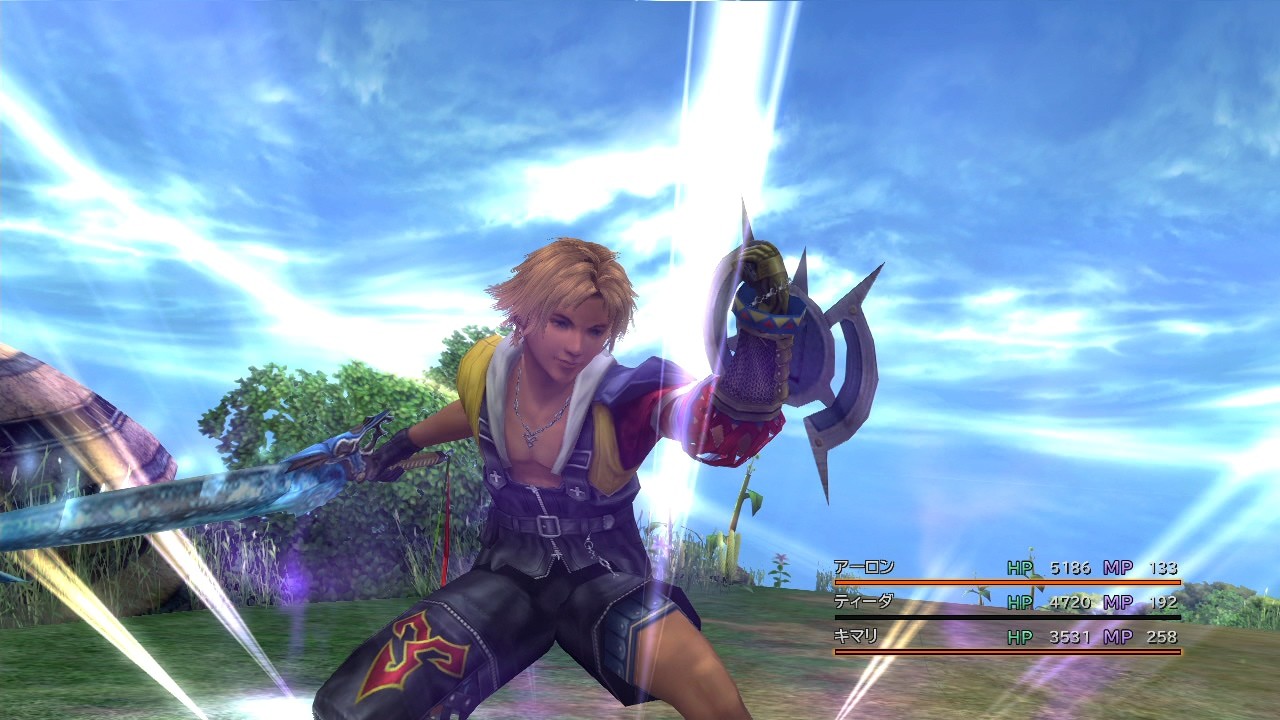This screenshot has height=720, width=1280.
Task: Click ティーダ's MP value of 192
Action: (x=1163, y=602)
